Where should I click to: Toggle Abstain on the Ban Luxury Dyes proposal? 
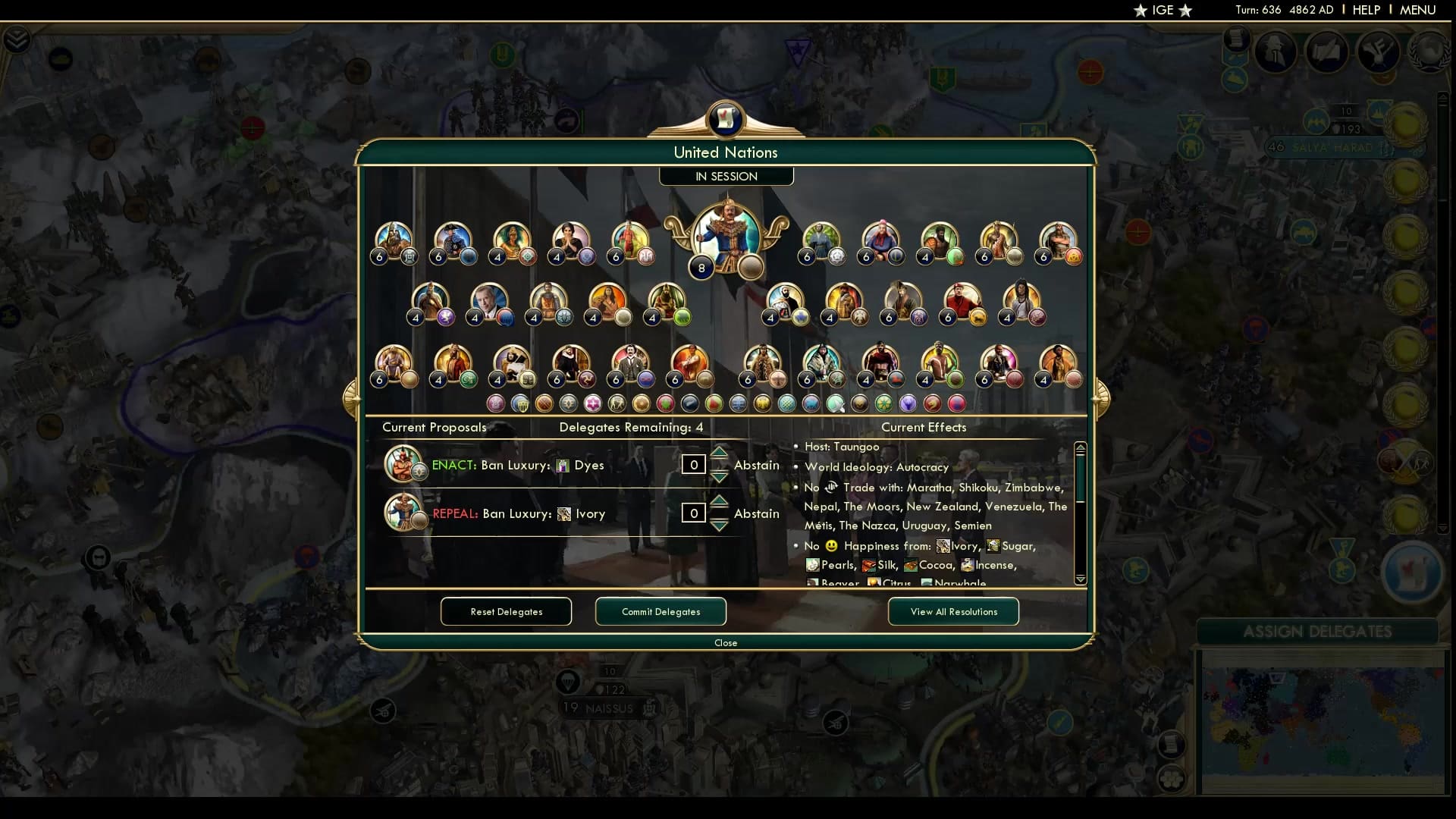756,465
